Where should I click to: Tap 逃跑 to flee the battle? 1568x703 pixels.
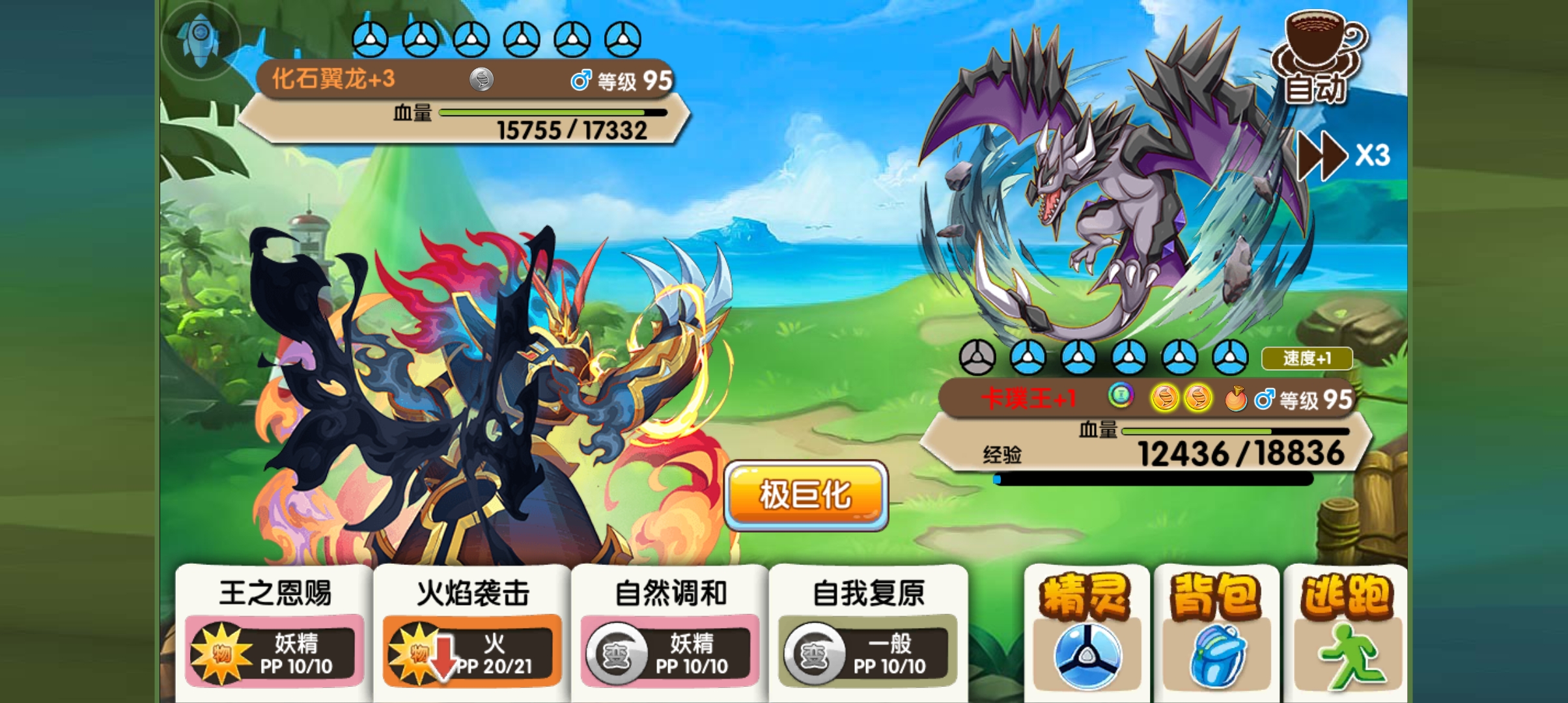tap(1346, 630)
